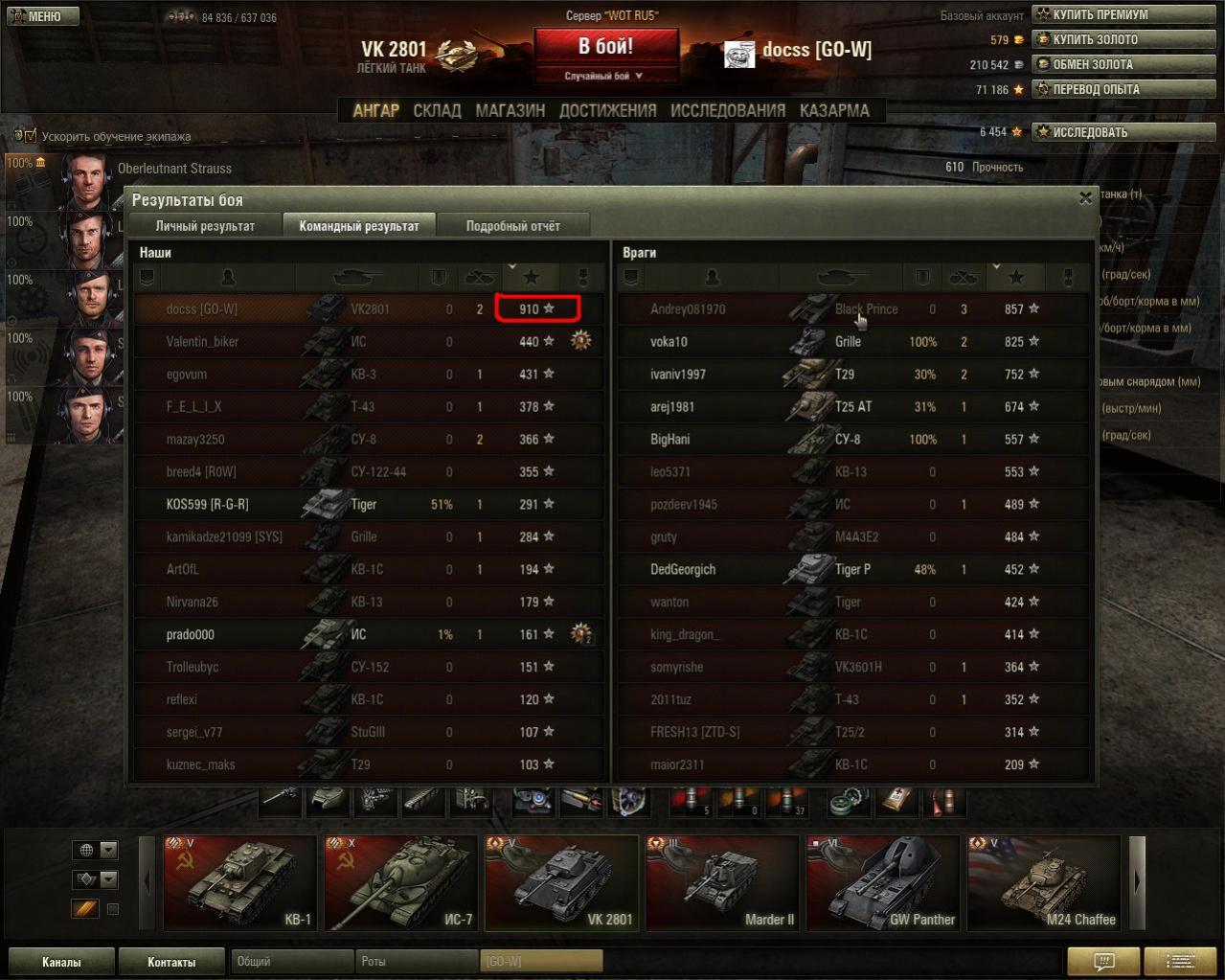Buy premium via КУПИТЬ ПРЕМИУМ button
1225x980 pixels.
[x=1100, y=14]
